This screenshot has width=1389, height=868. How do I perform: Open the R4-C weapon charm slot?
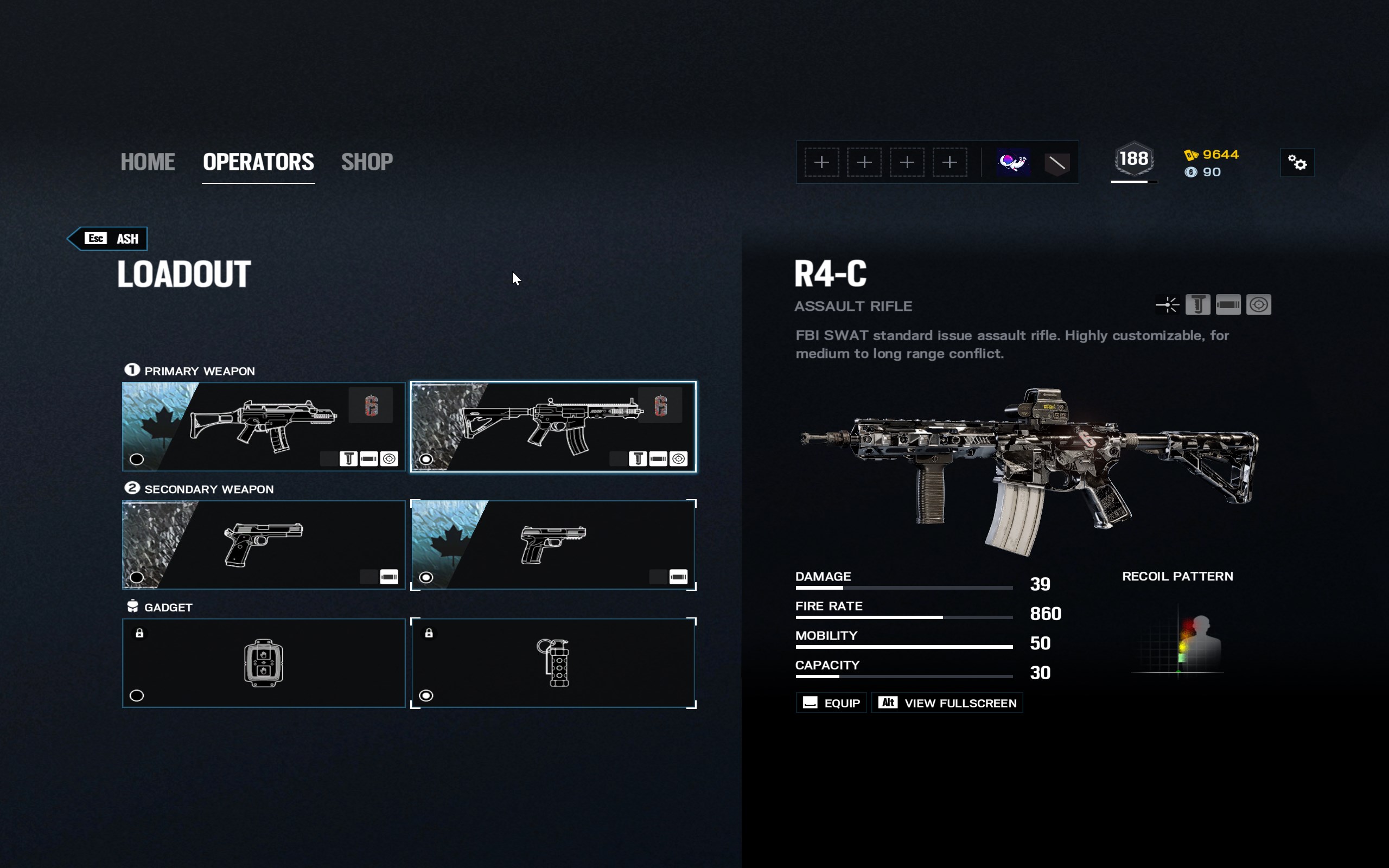pyautogui.click(x=660, y=405)
